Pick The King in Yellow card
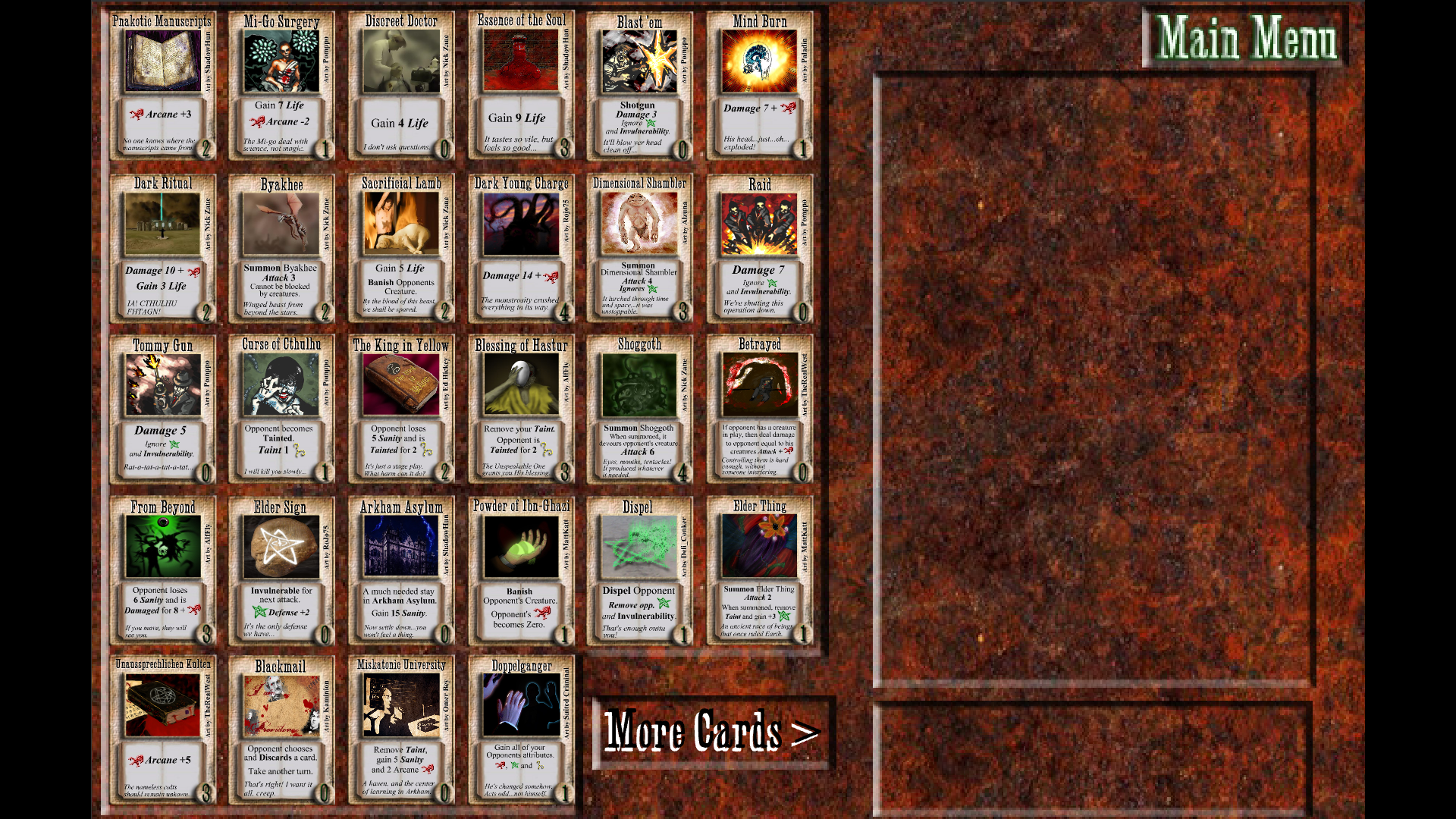The width and height of the screenshot is (1456, 819). 401,409
